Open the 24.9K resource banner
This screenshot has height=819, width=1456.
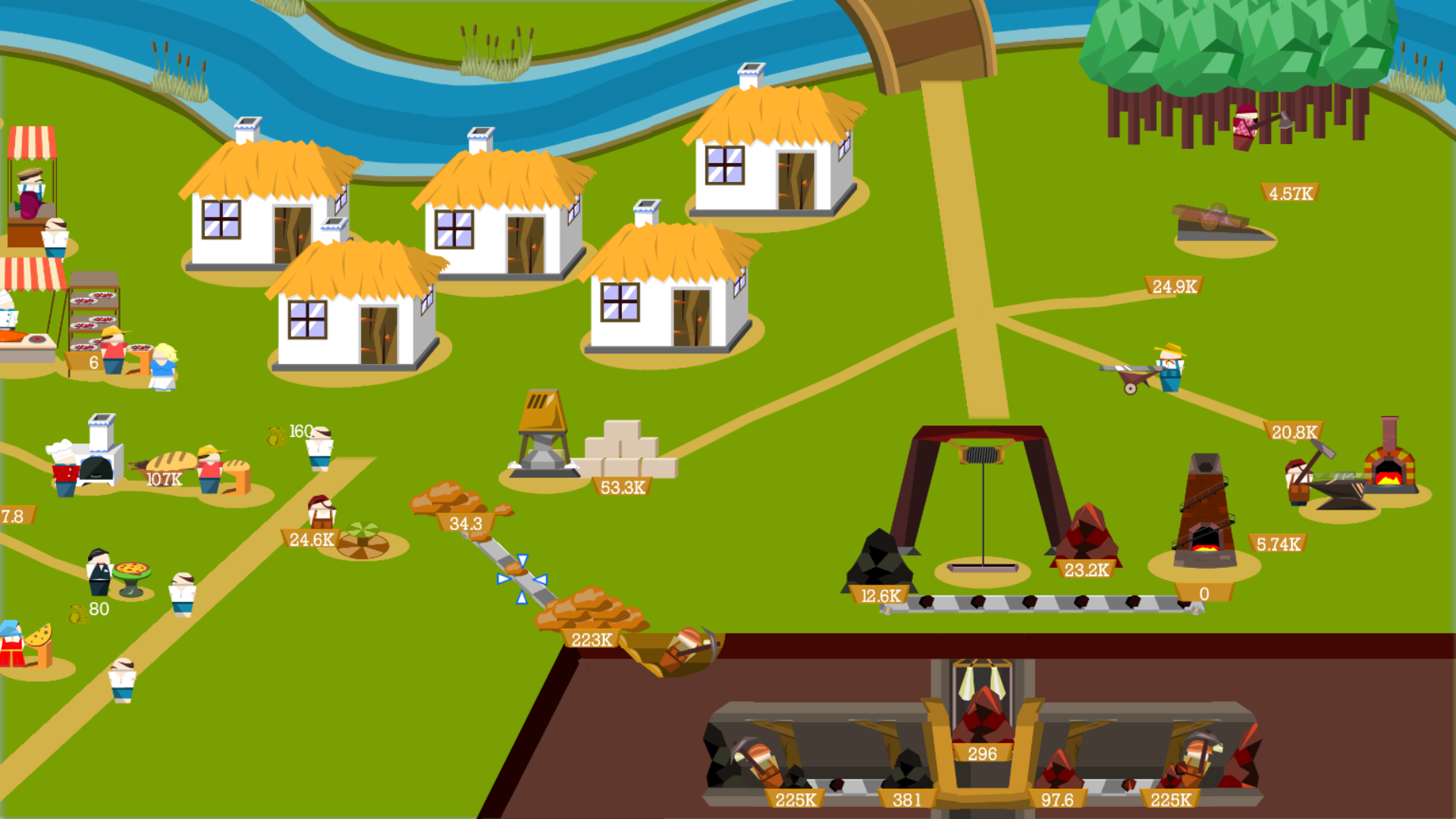point(1175,287)
